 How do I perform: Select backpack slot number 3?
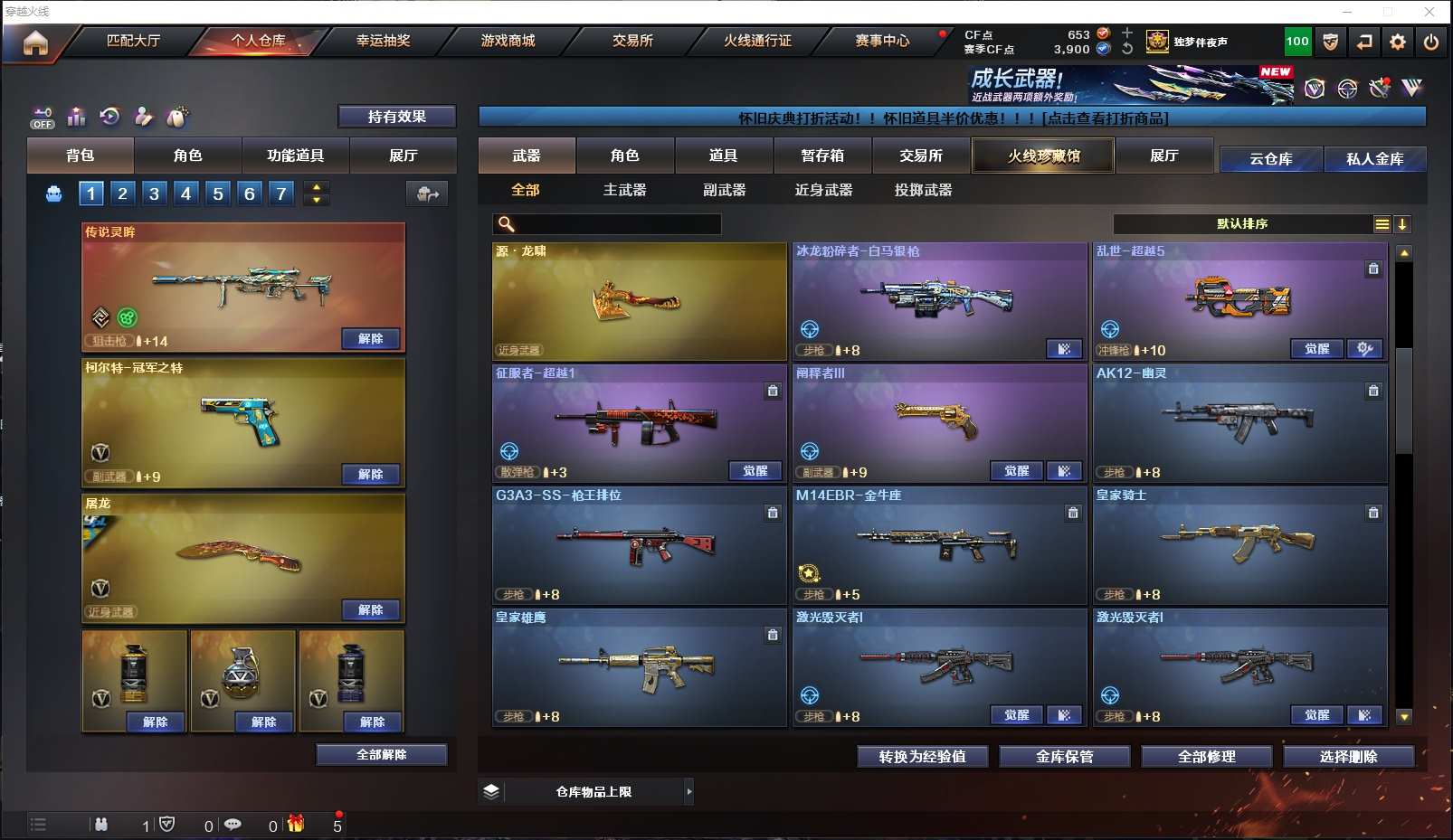coord(155,193)
